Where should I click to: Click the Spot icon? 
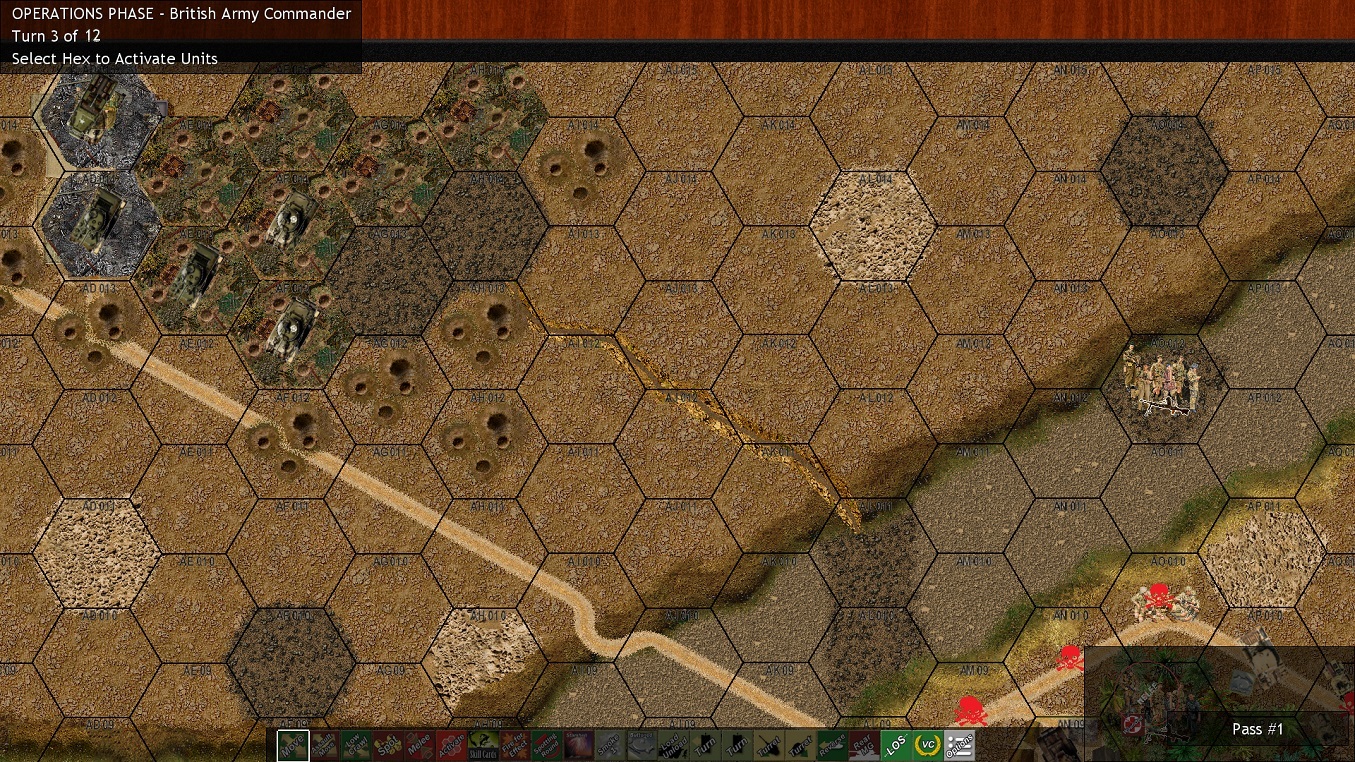(387, 745)
